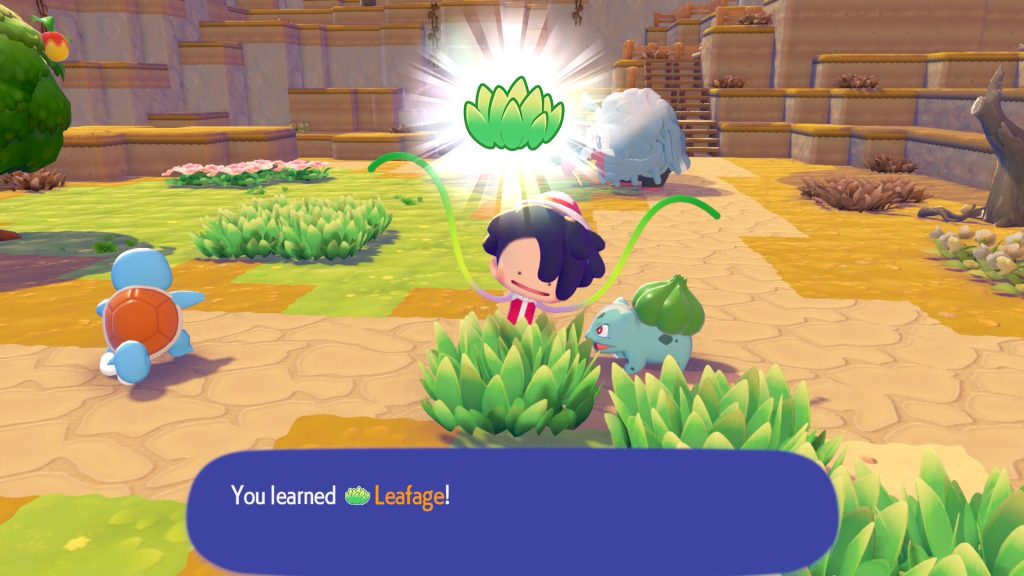
Task: Advance the "You learned Leafage!" message box
Action: tap(512, 510)
